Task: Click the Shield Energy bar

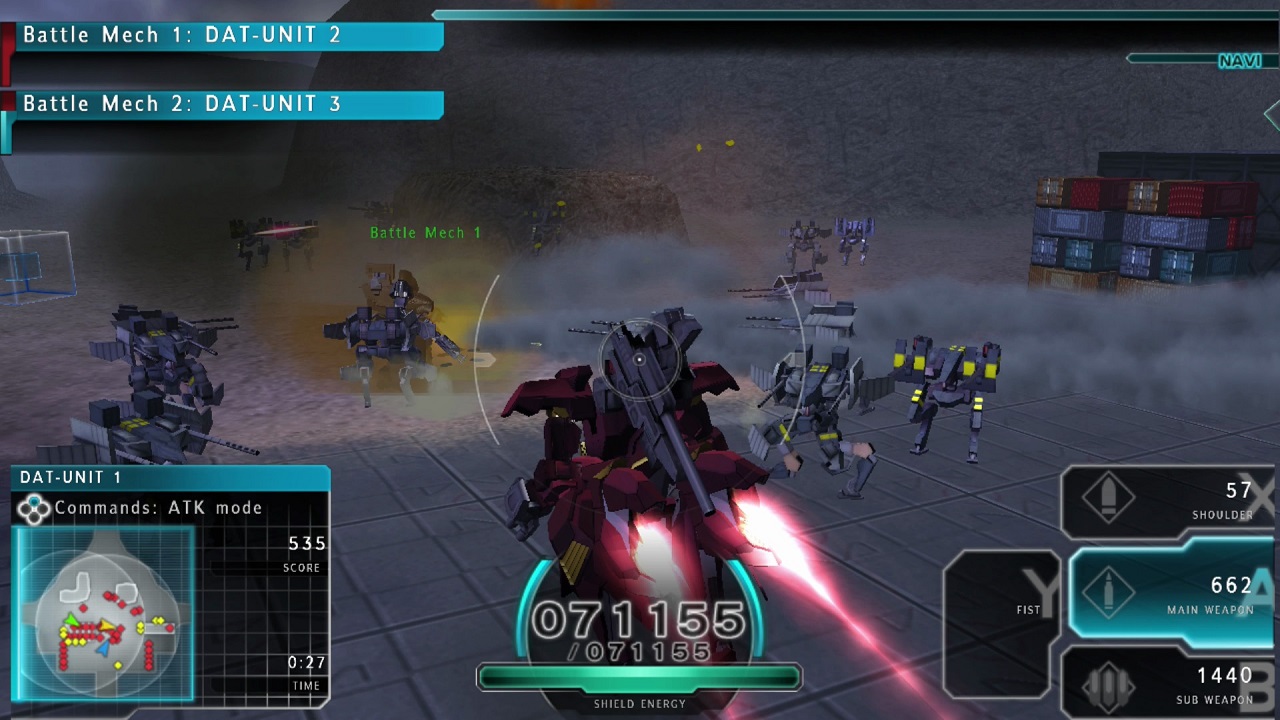Action: pos(639,678)
